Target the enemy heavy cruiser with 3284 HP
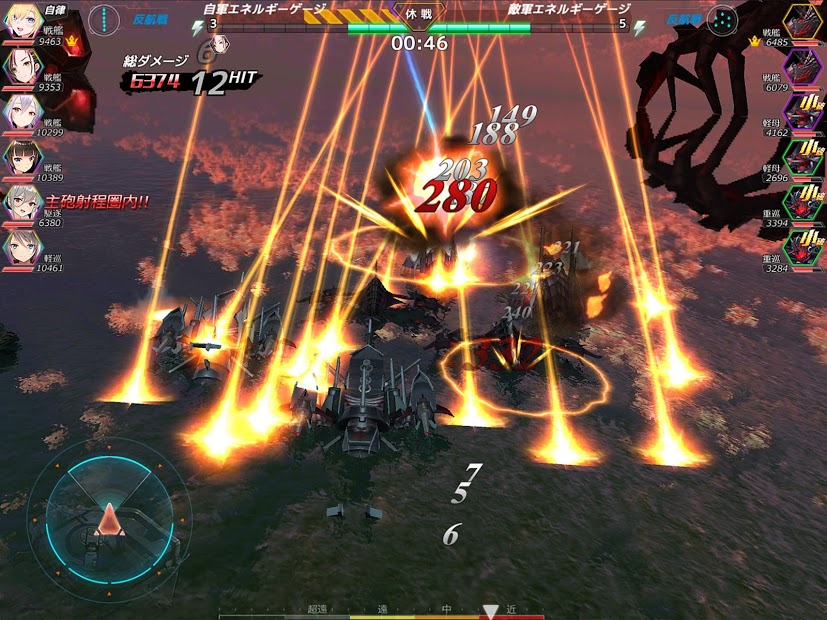The width and height of the screenshot is (827, 620). pyautogui.click(x=802, y=248)
